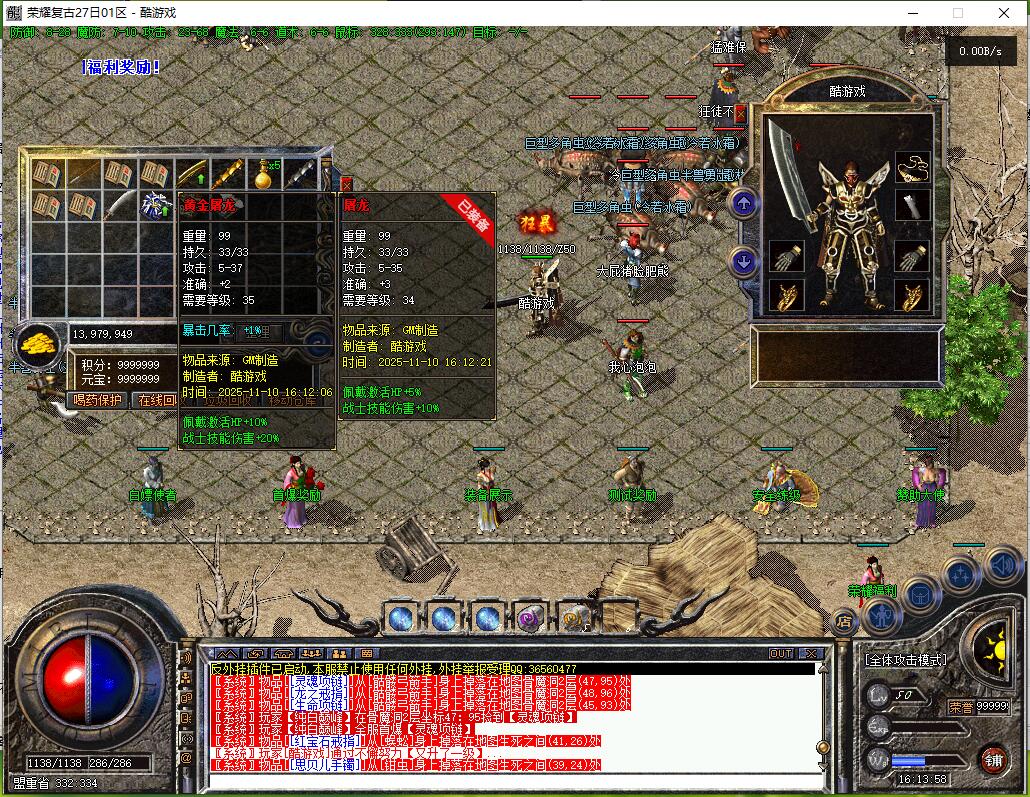The width and height of the screenshot is (1030, 797).
Task: Toggle the 全体攻击模式 attack mode label
Action: (905, 660)
